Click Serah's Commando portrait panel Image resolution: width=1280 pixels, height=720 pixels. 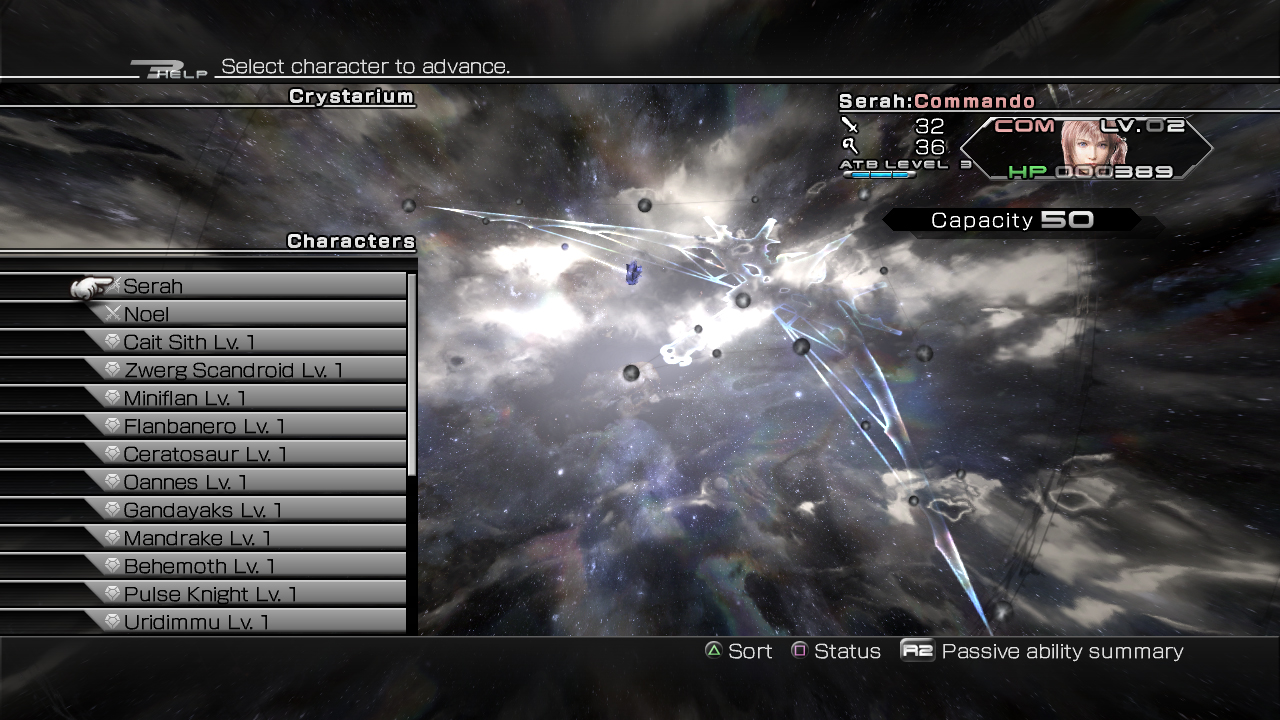(x=1087, y=148)
